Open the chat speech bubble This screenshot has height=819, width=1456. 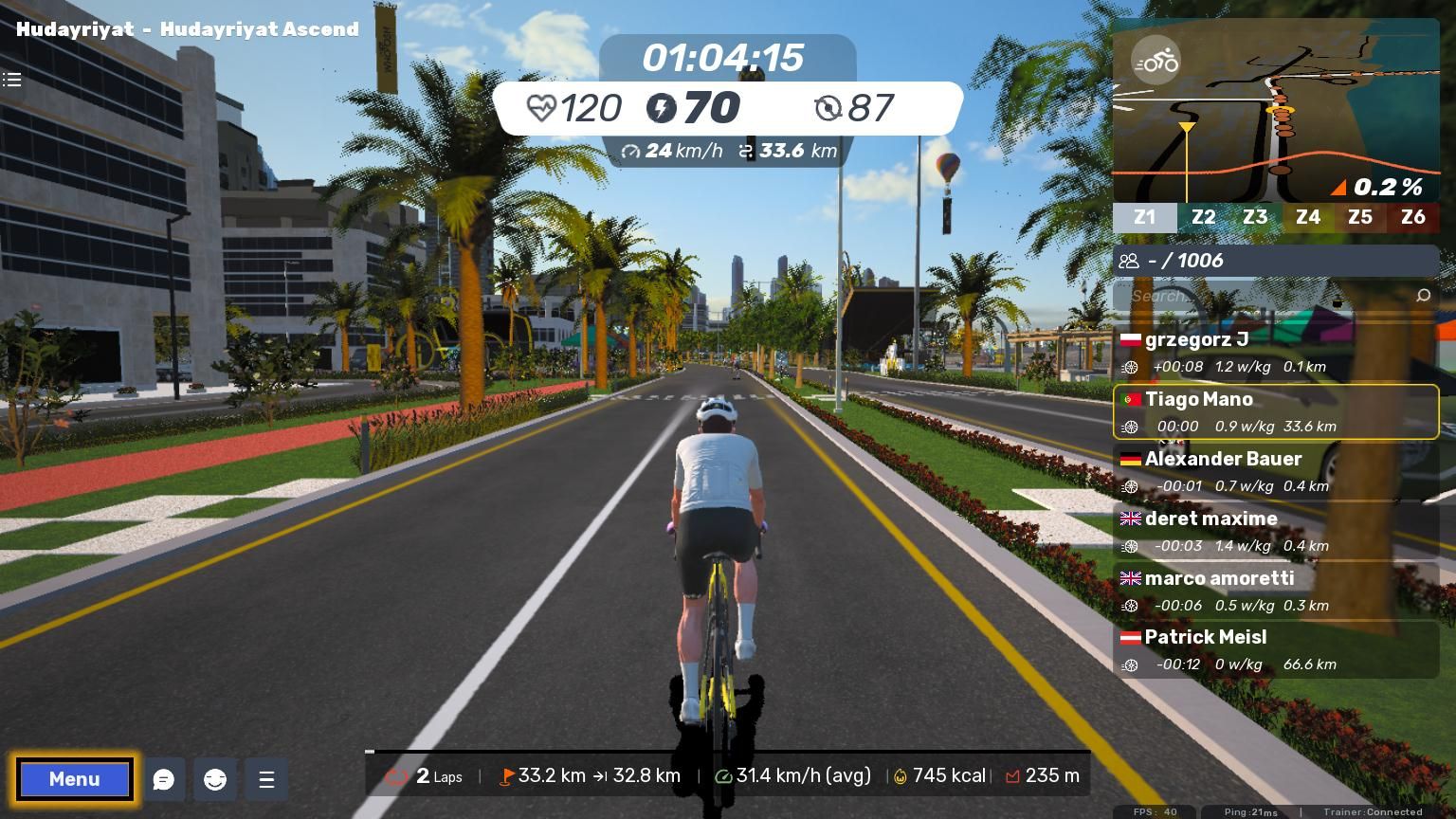point(164,779)
